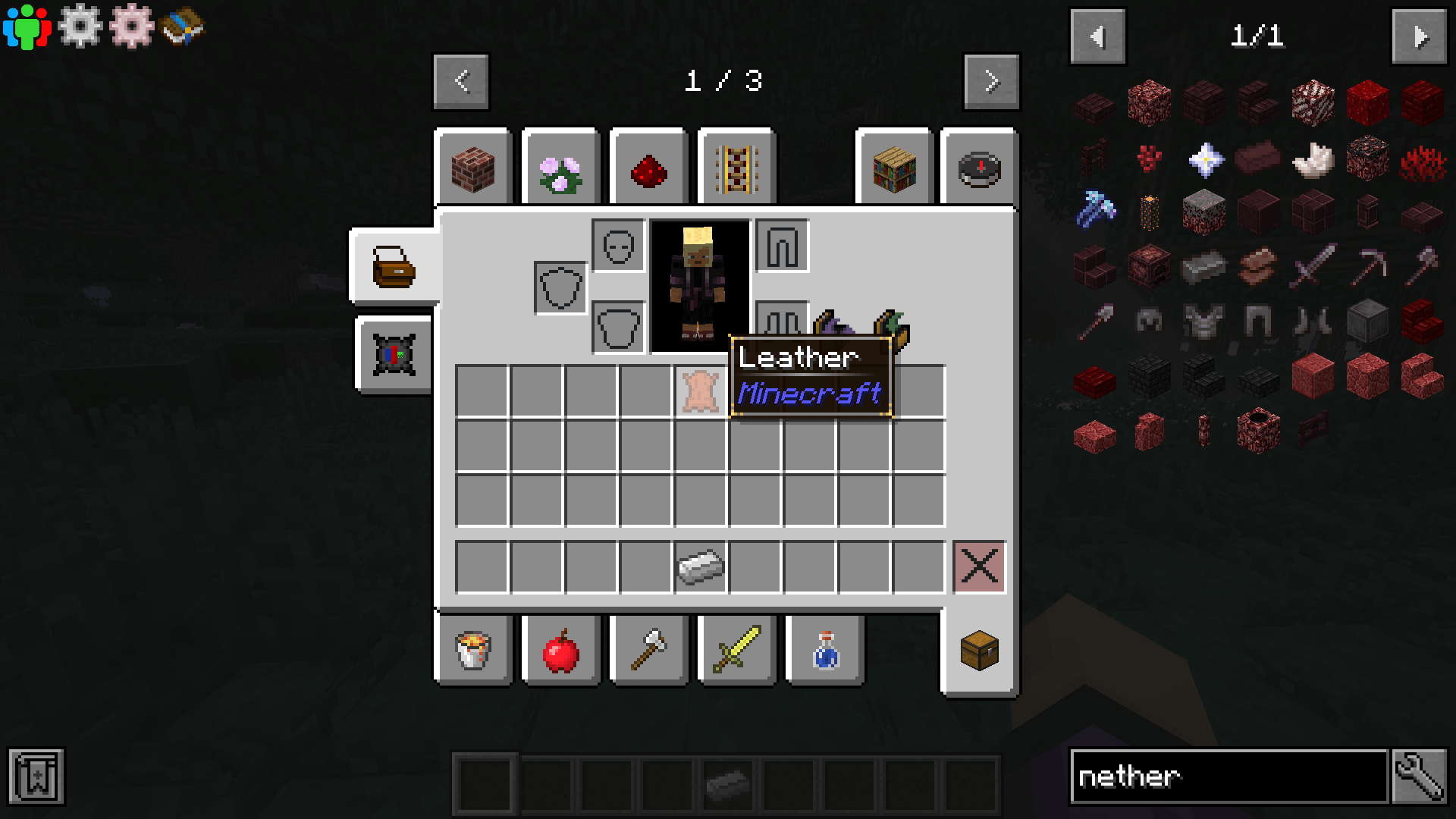
Task: Pick up the leather in inventory
Action: (700, 391)
